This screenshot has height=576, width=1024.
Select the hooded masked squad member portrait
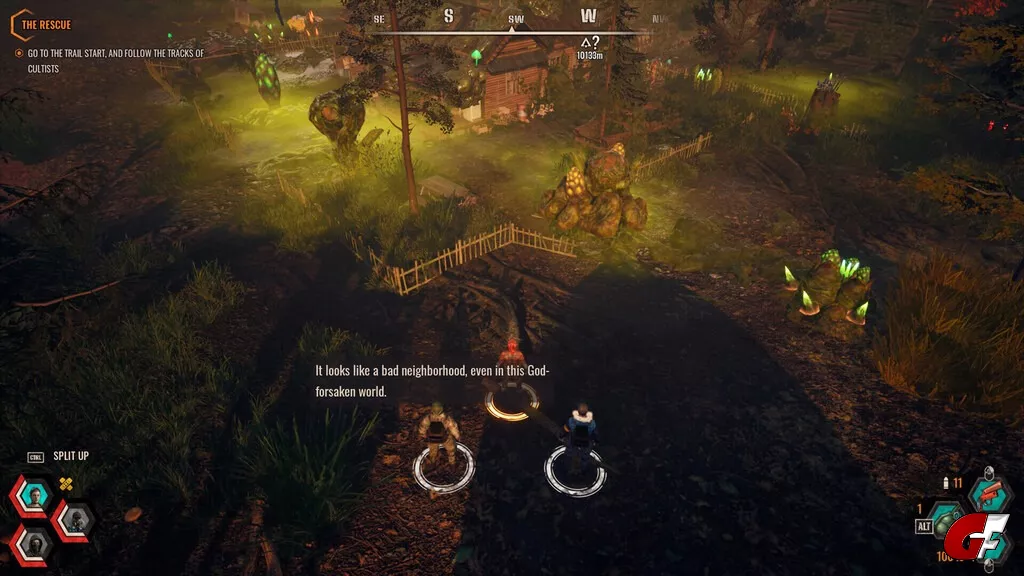[x=31, y=543]
